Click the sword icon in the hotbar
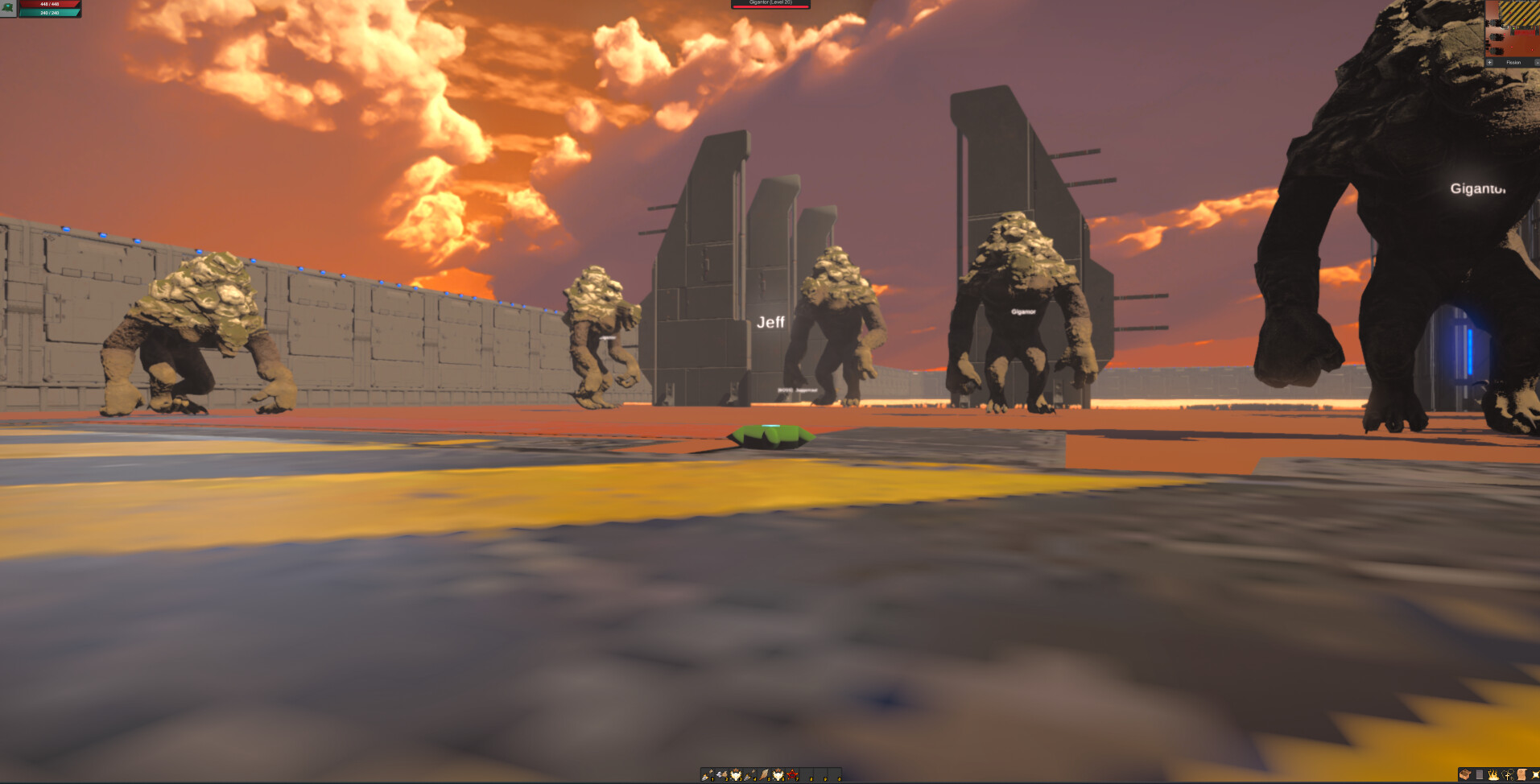Image resolution: width=1540 pixels, height=784 pixels. 749,774
